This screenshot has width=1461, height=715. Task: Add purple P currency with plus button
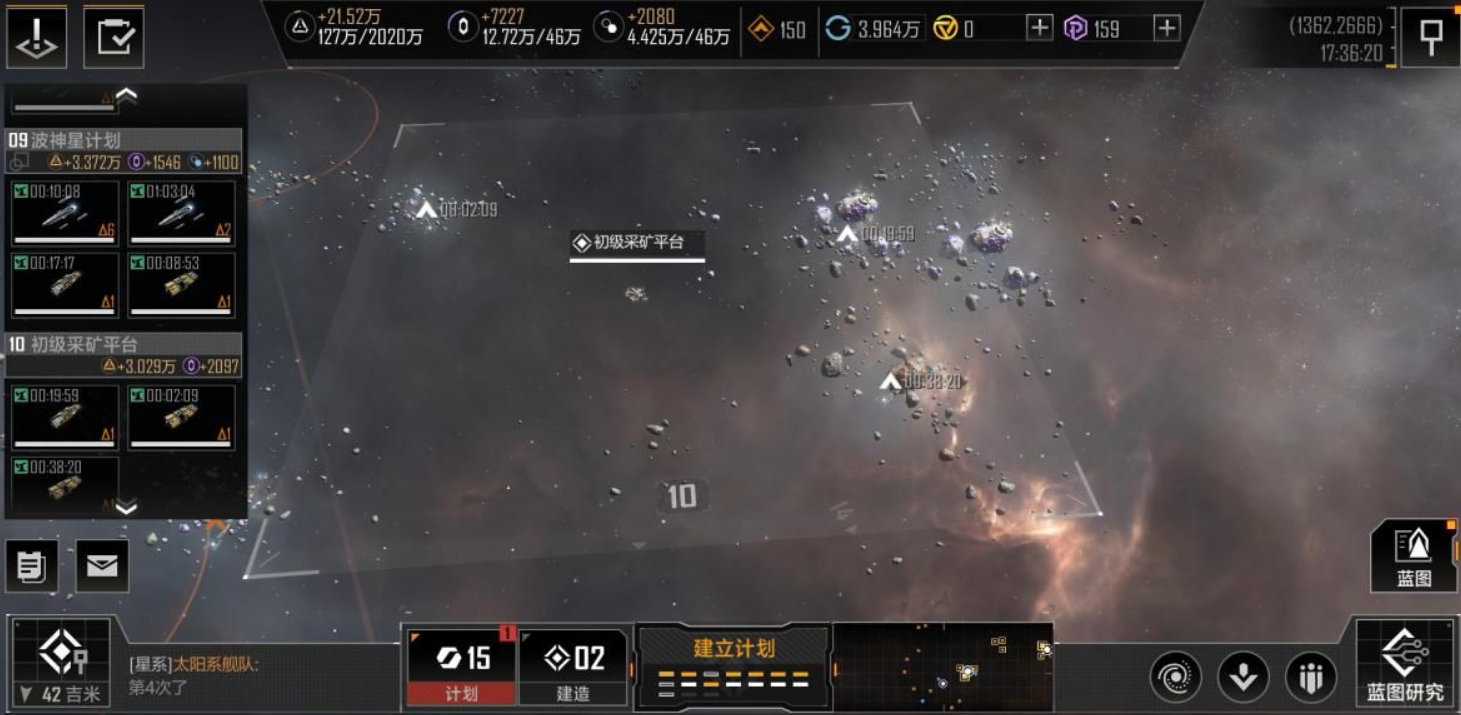(1166, 28)
